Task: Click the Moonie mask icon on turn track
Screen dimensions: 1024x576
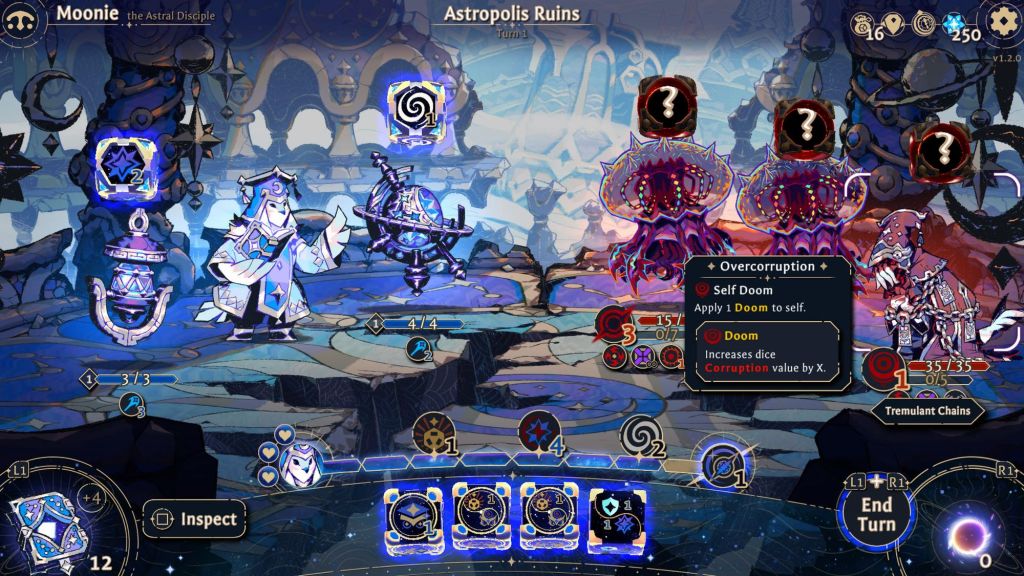Action: [x=297, y=461]
